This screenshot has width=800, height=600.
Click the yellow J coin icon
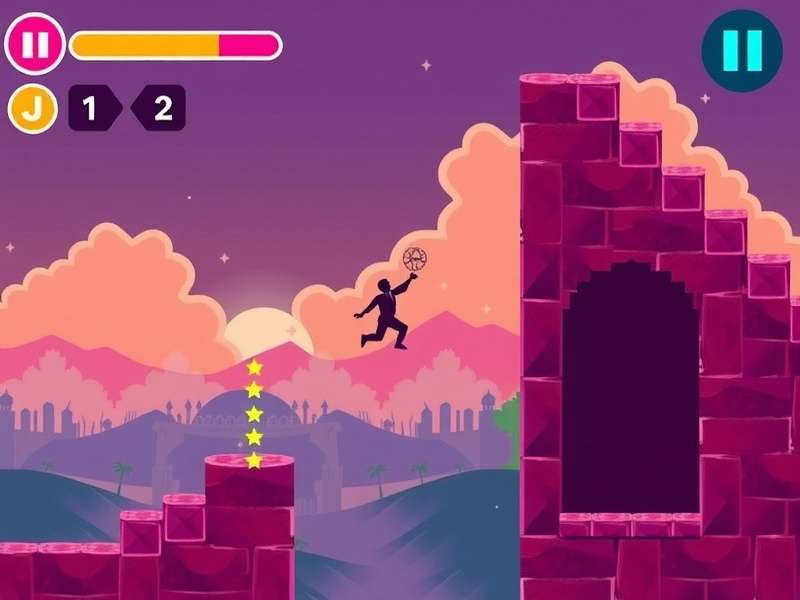(33, 109)
